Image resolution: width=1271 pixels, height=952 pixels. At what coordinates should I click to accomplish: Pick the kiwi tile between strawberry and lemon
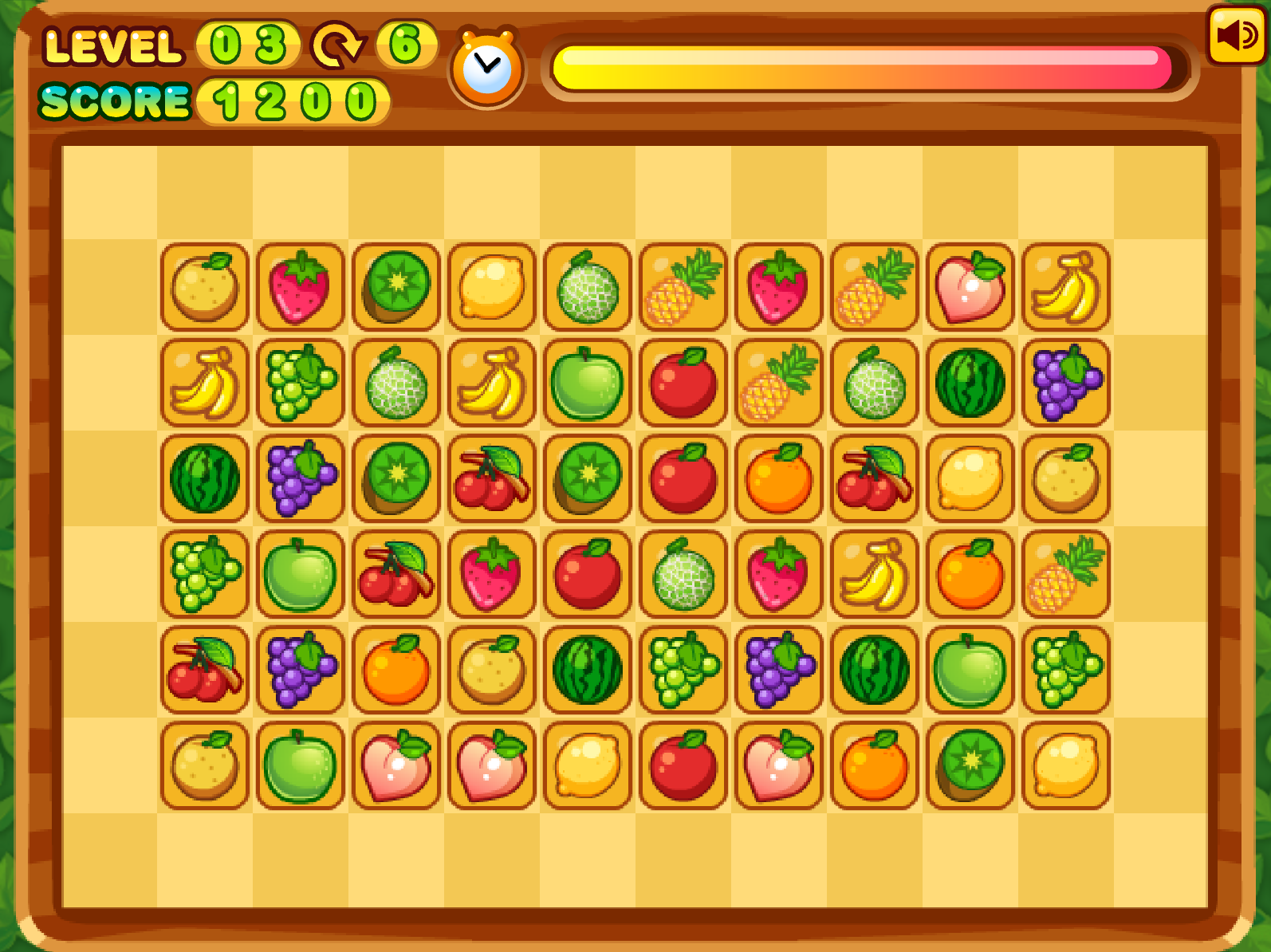point(396,287)
